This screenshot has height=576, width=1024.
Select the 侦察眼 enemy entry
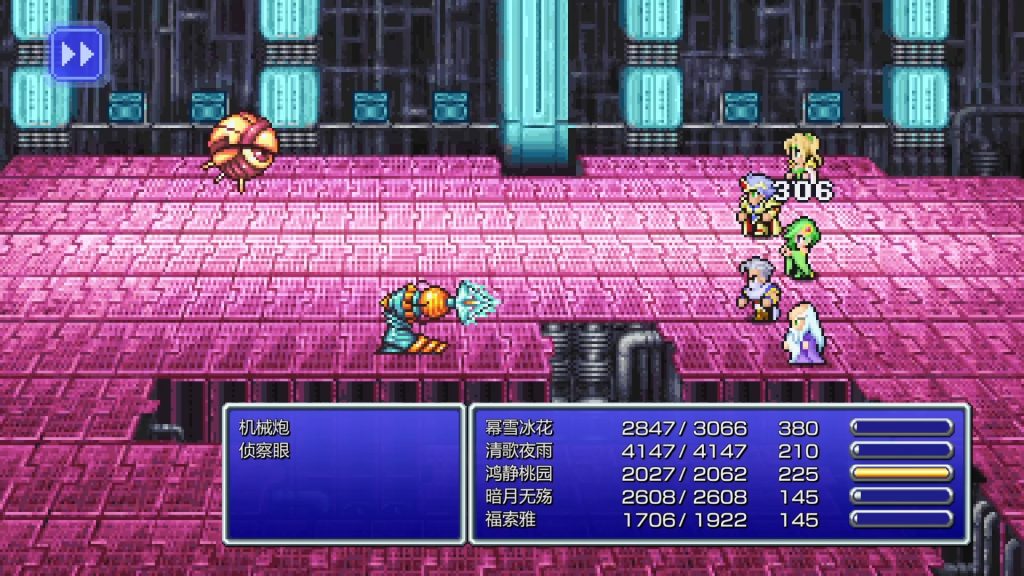[x=265, y=451]
